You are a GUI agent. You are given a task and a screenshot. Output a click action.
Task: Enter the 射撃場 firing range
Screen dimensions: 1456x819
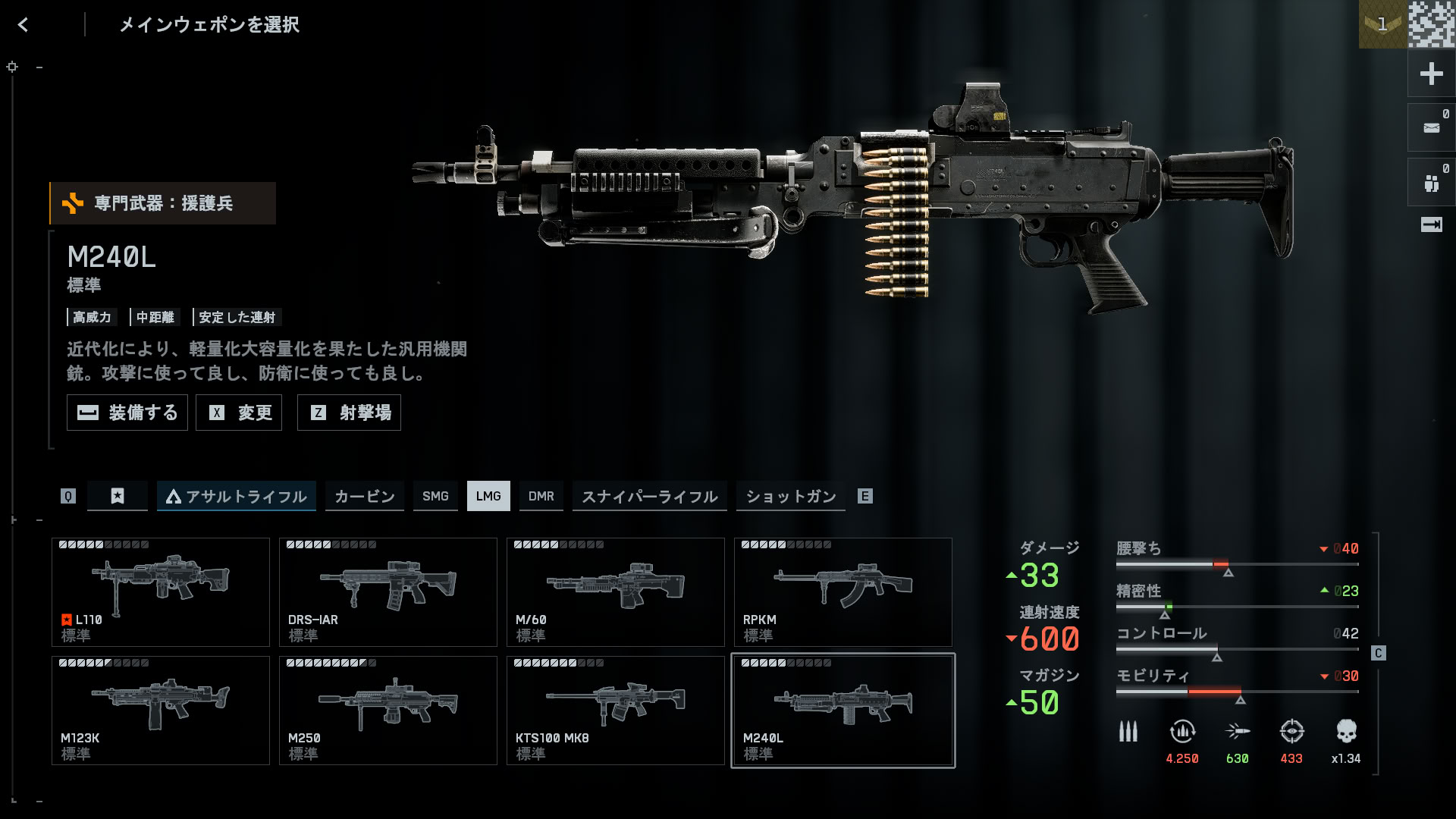coord(349,413)
